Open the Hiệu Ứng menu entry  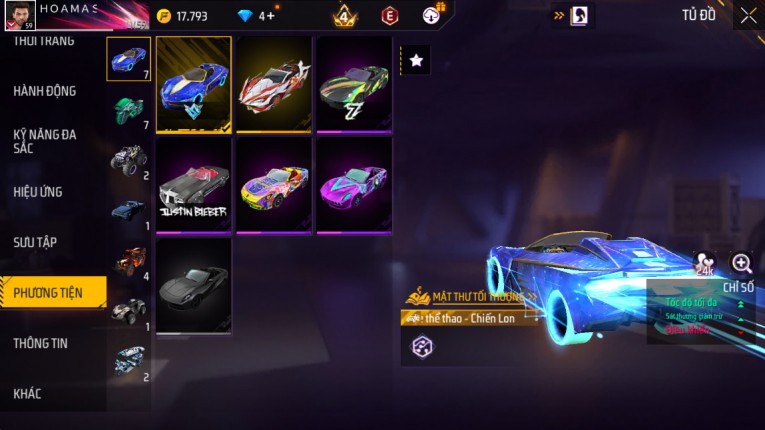tap(41, 191)
